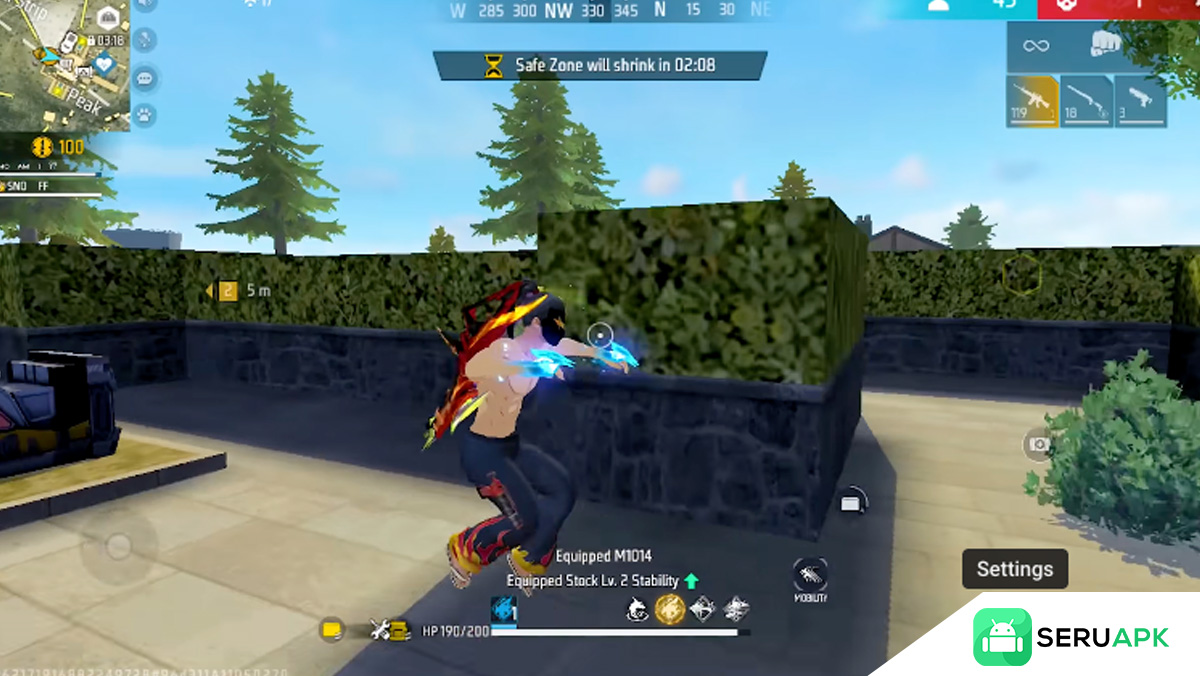Open the Settings button
The height and width of the screenshot is (676, 1200).
1014,569
